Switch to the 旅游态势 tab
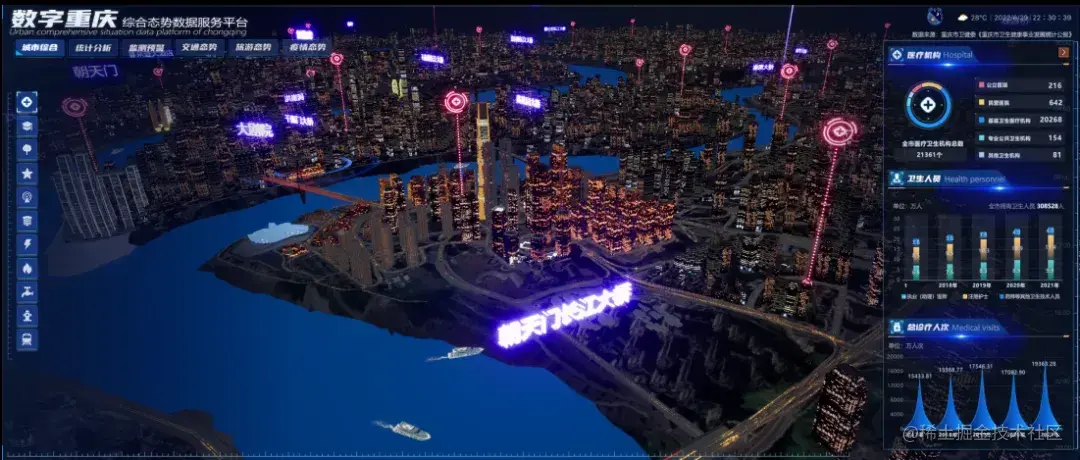The width and height of the screenshot is (1080, 460). click(253, 47)
